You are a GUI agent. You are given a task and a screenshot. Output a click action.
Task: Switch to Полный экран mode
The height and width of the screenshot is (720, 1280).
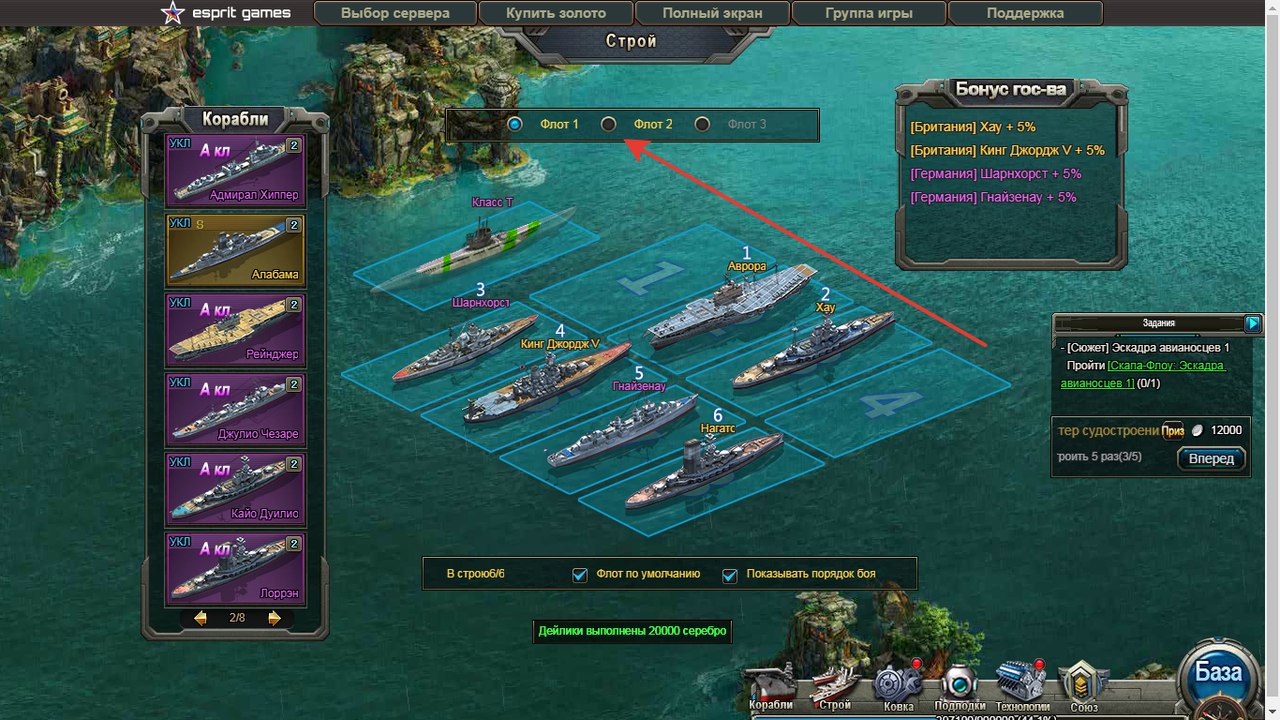[x=712, y=14]
